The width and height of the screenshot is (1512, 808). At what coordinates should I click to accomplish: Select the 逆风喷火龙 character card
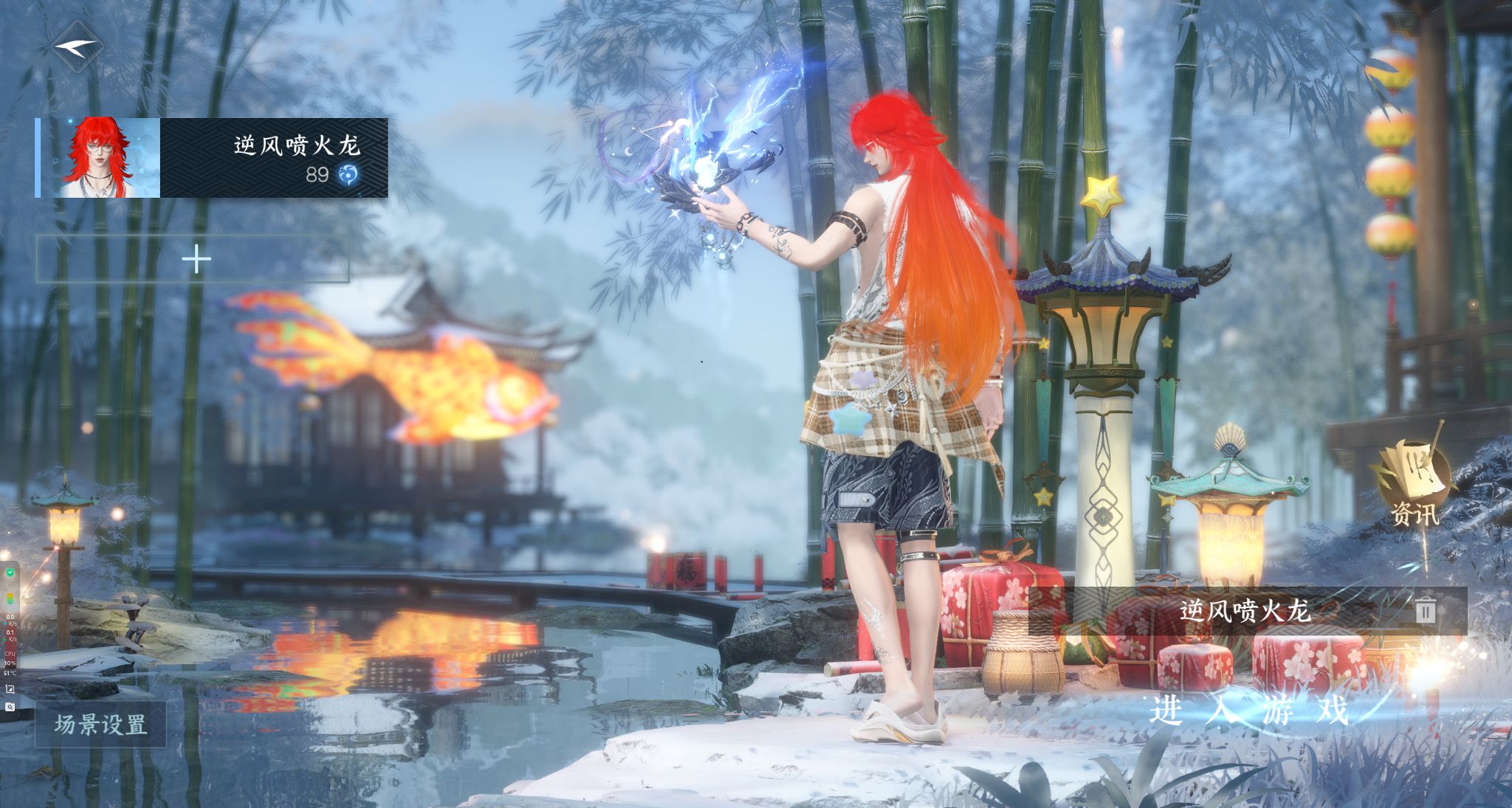[212, 158]
